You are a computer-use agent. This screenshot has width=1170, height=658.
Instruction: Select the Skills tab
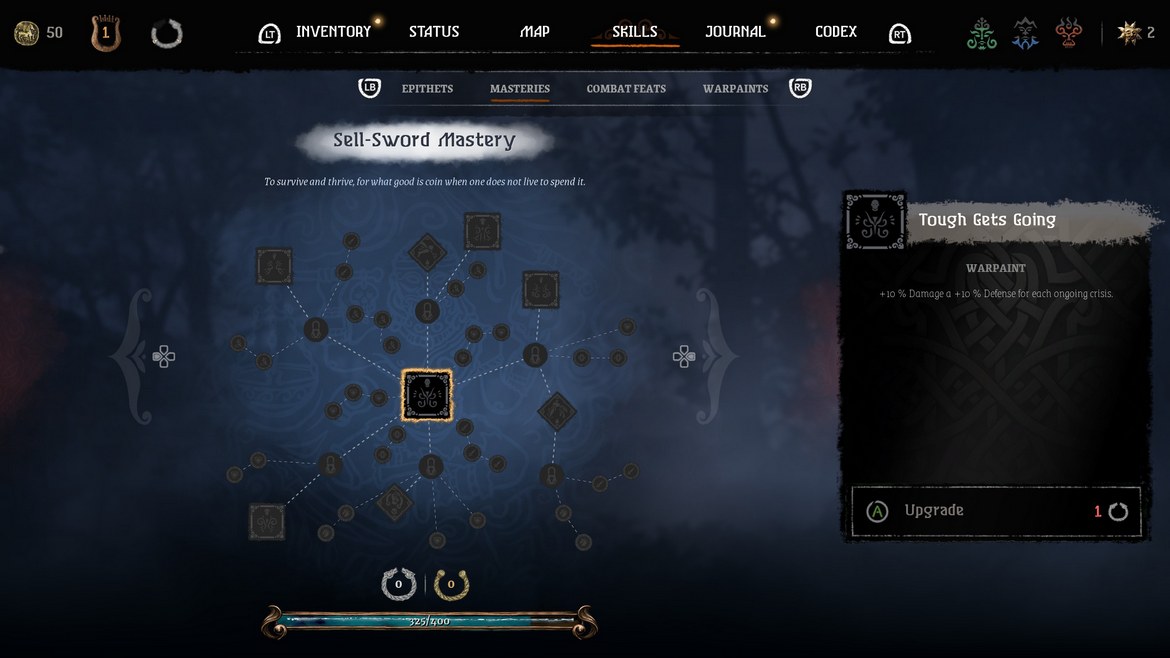(x=635, y=32)
